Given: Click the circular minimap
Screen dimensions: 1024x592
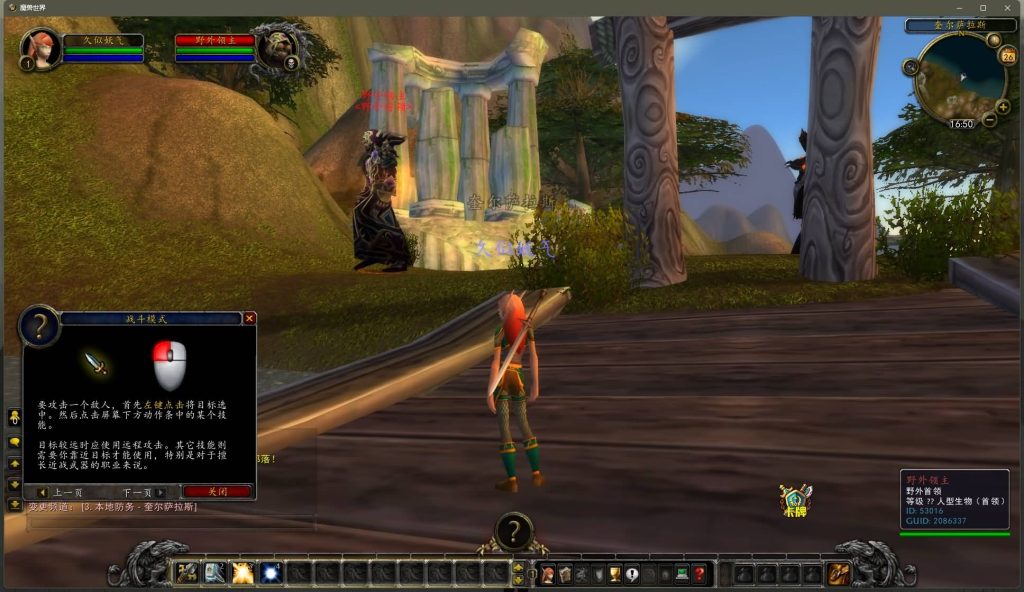Looking at the screenshot, I should coord(959,78).
